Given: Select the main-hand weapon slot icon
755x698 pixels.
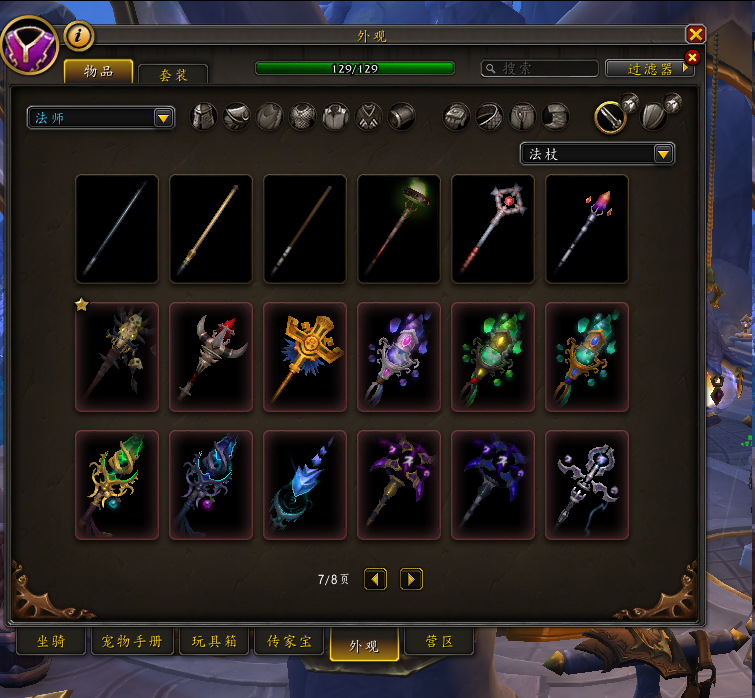Looking at the screenshot, I should click(610, 117).
